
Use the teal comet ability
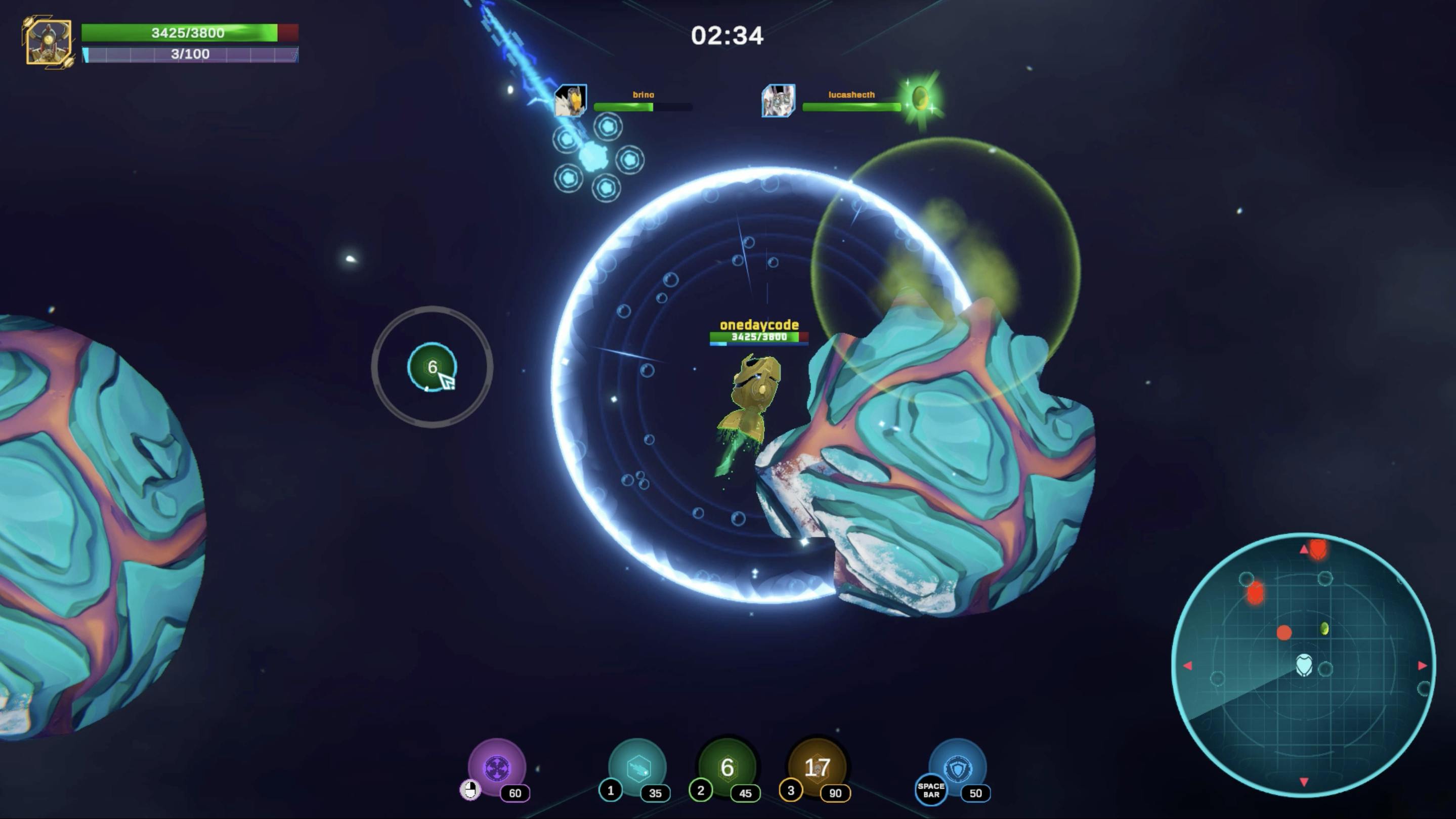click(637, 767)
